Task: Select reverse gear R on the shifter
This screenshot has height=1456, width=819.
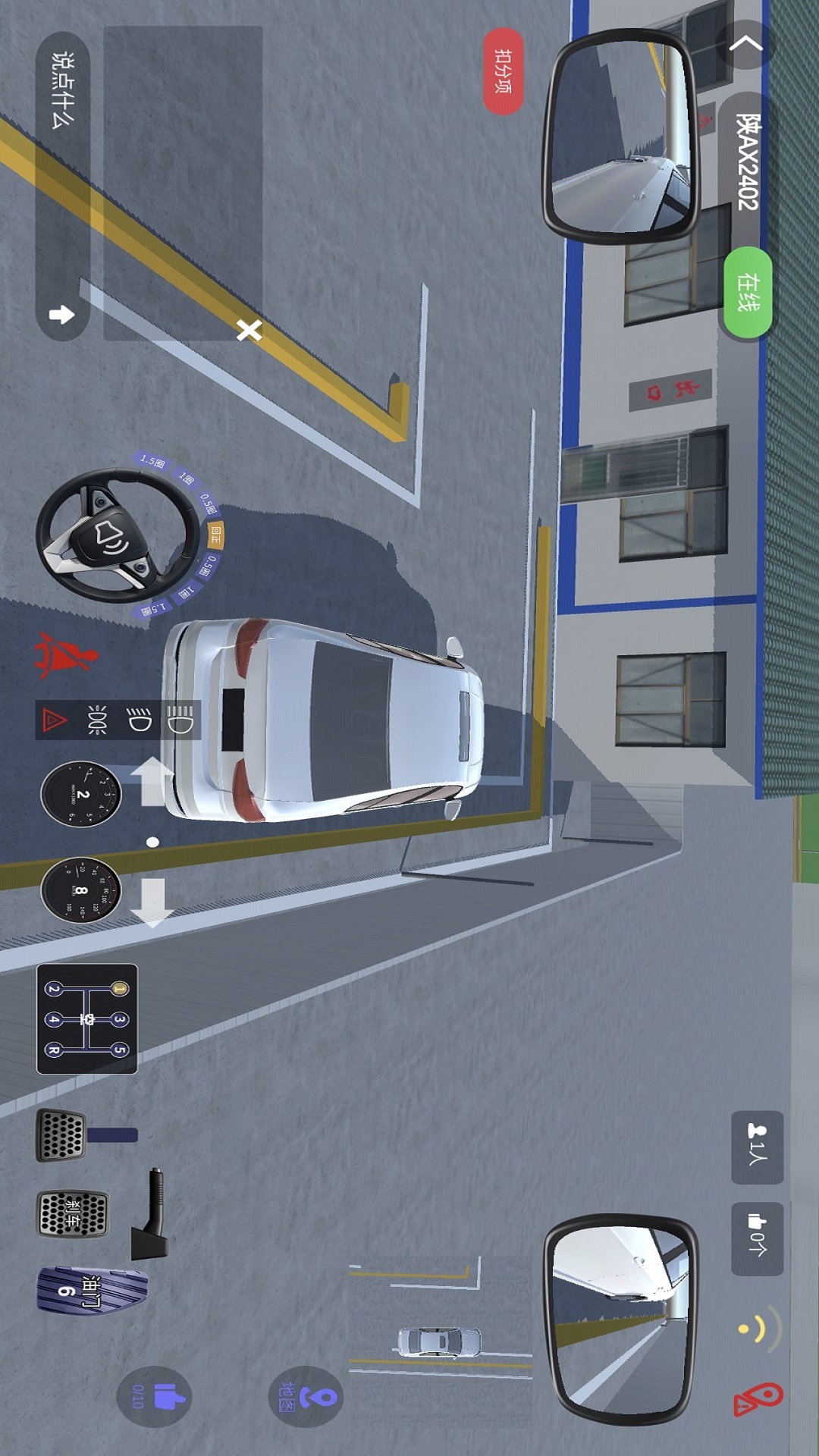Action: pos(54,1050)
